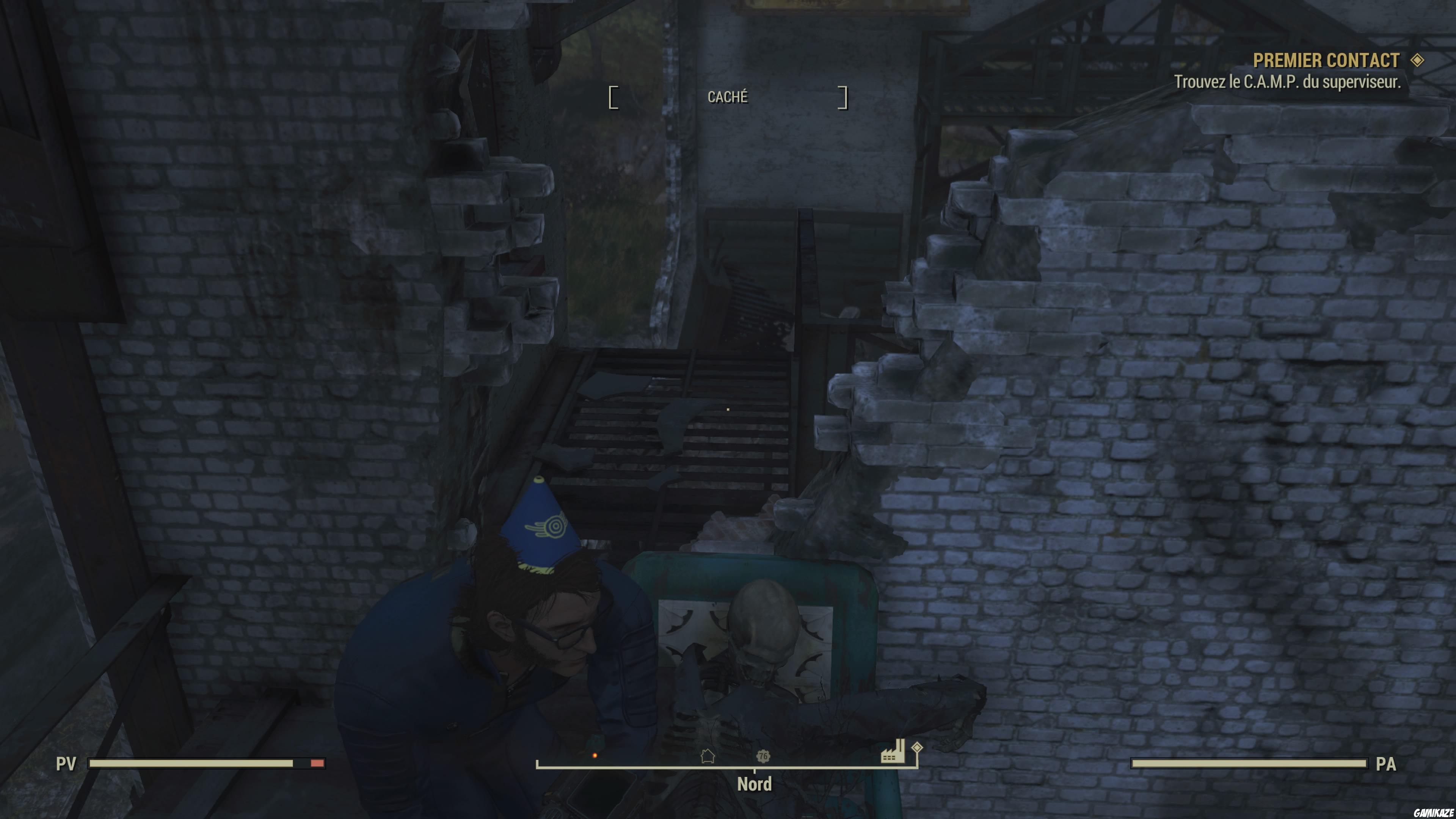Expand the PREMIER CONTACT quest details
This screenshot has width=1456, height=819.
pos(1326,61)
